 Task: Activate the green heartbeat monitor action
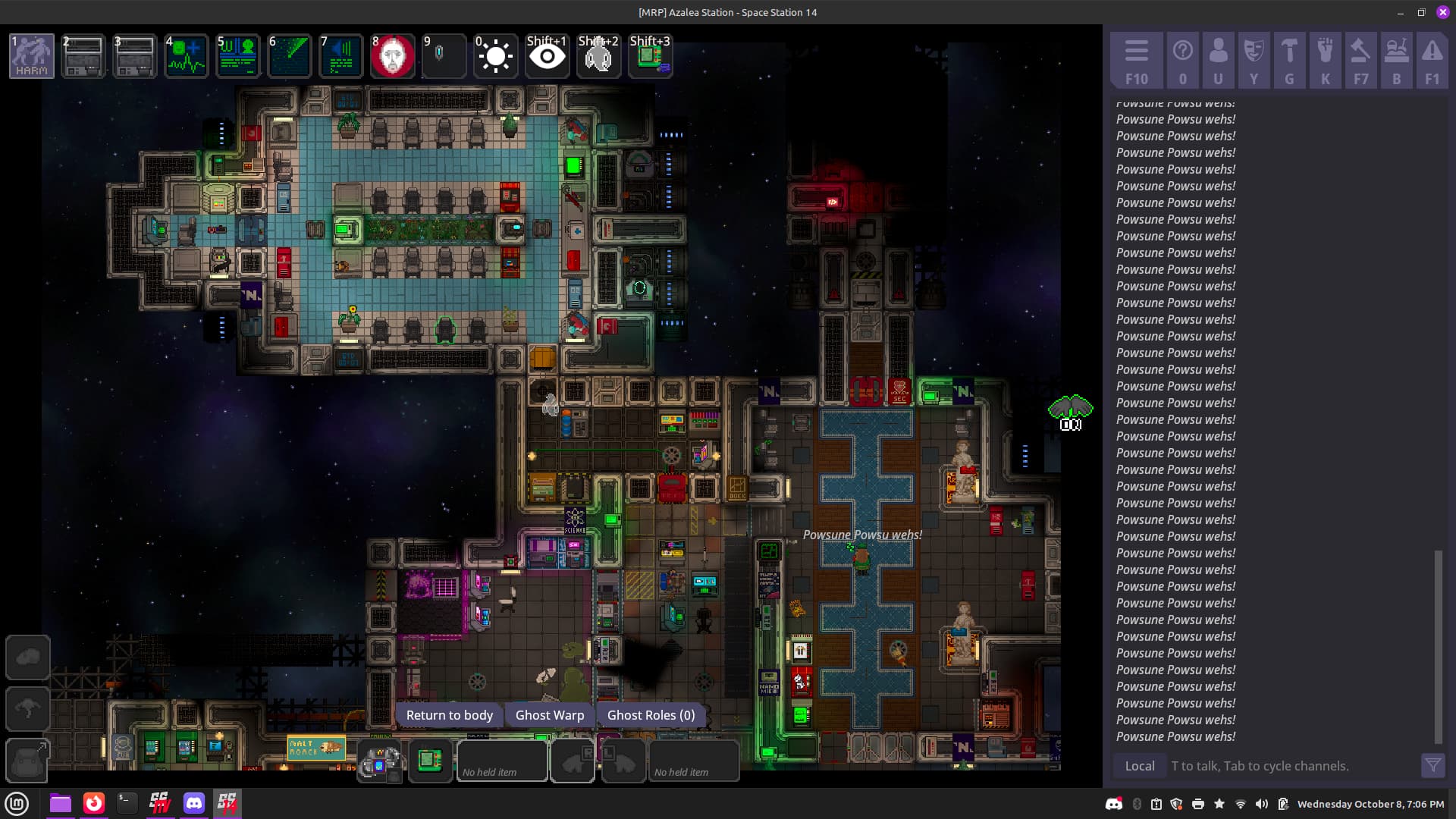point(186,56)
